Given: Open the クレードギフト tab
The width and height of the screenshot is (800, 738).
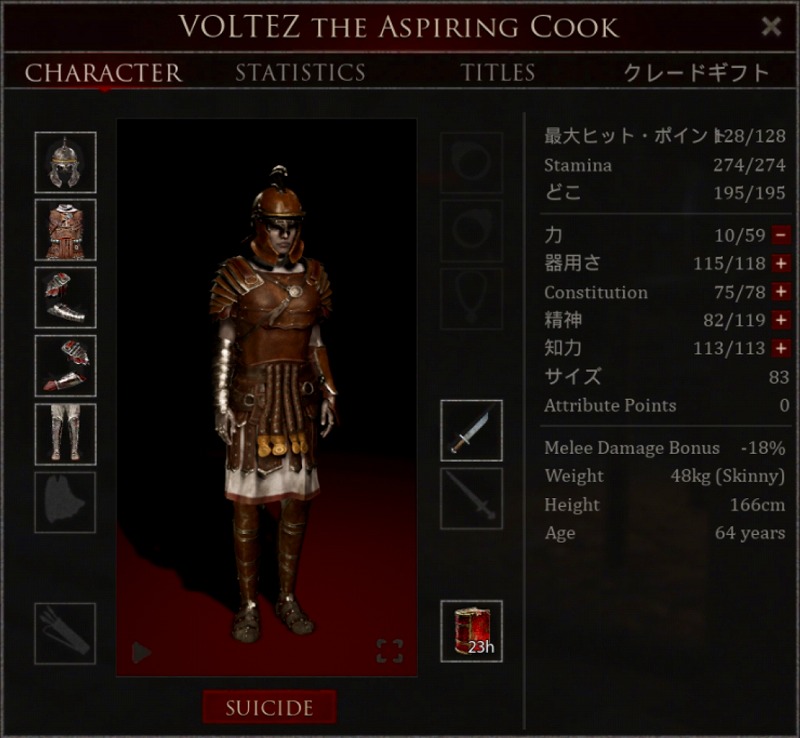Looking at the screenshot, I should pos(696,73).
